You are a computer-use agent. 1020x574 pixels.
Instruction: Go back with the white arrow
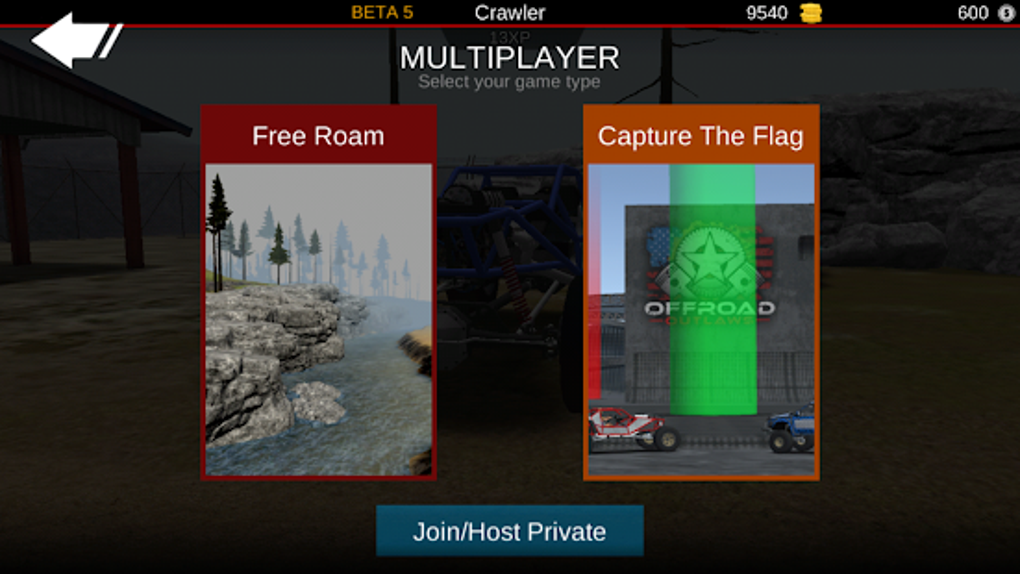[70, 41]
